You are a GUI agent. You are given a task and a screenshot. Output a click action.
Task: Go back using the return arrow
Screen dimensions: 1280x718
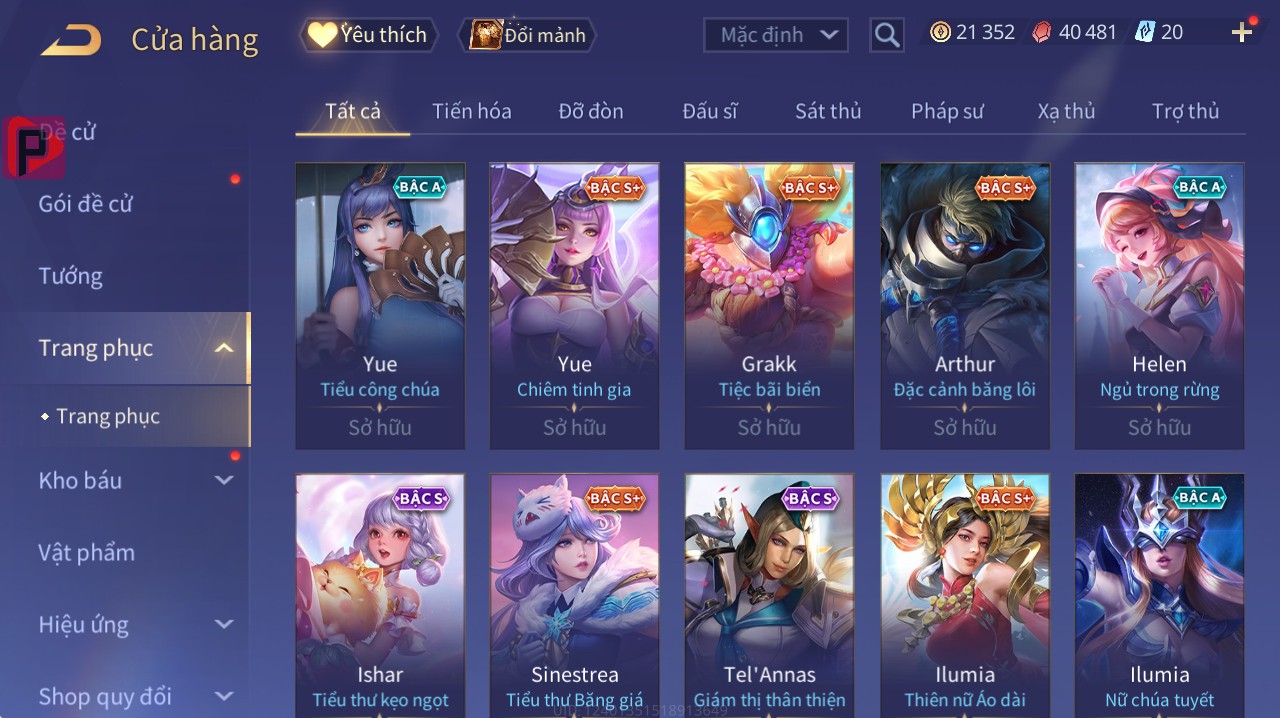[x=71, y=40]
